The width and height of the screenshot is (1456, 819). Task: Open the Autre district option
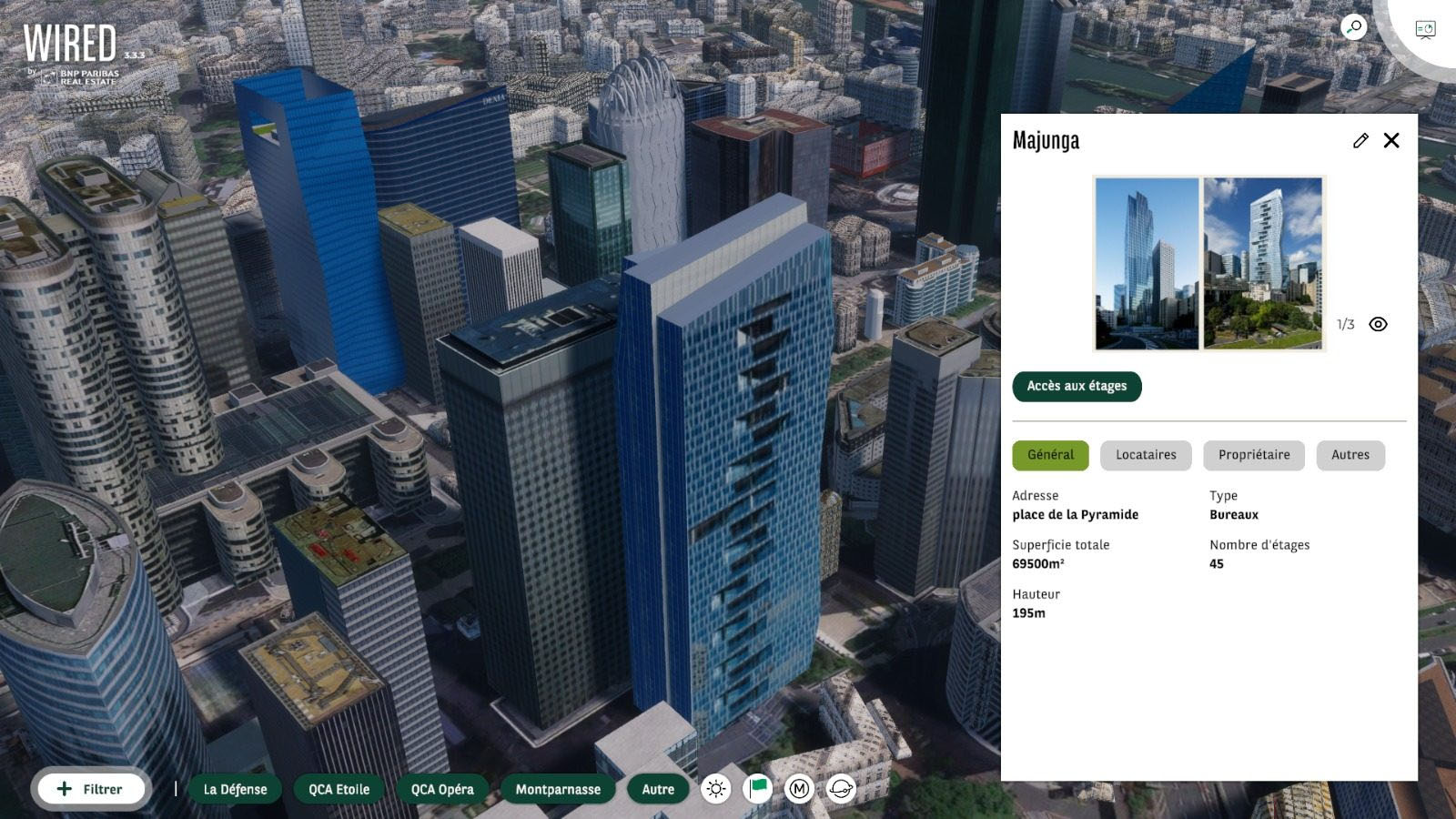pos(658,789)
